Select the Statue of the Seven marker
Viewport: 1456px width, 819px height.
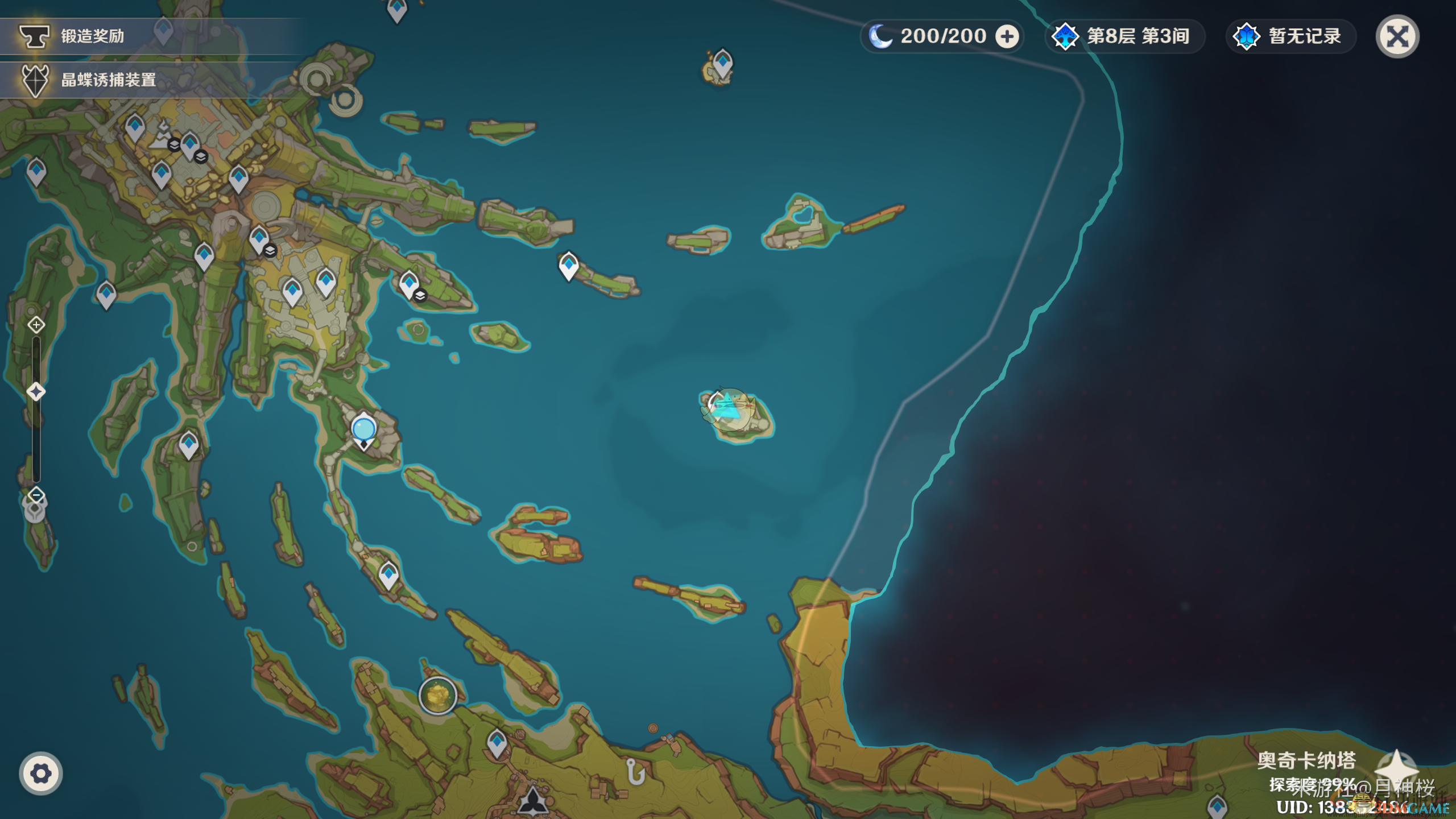[x=363, y=431]
